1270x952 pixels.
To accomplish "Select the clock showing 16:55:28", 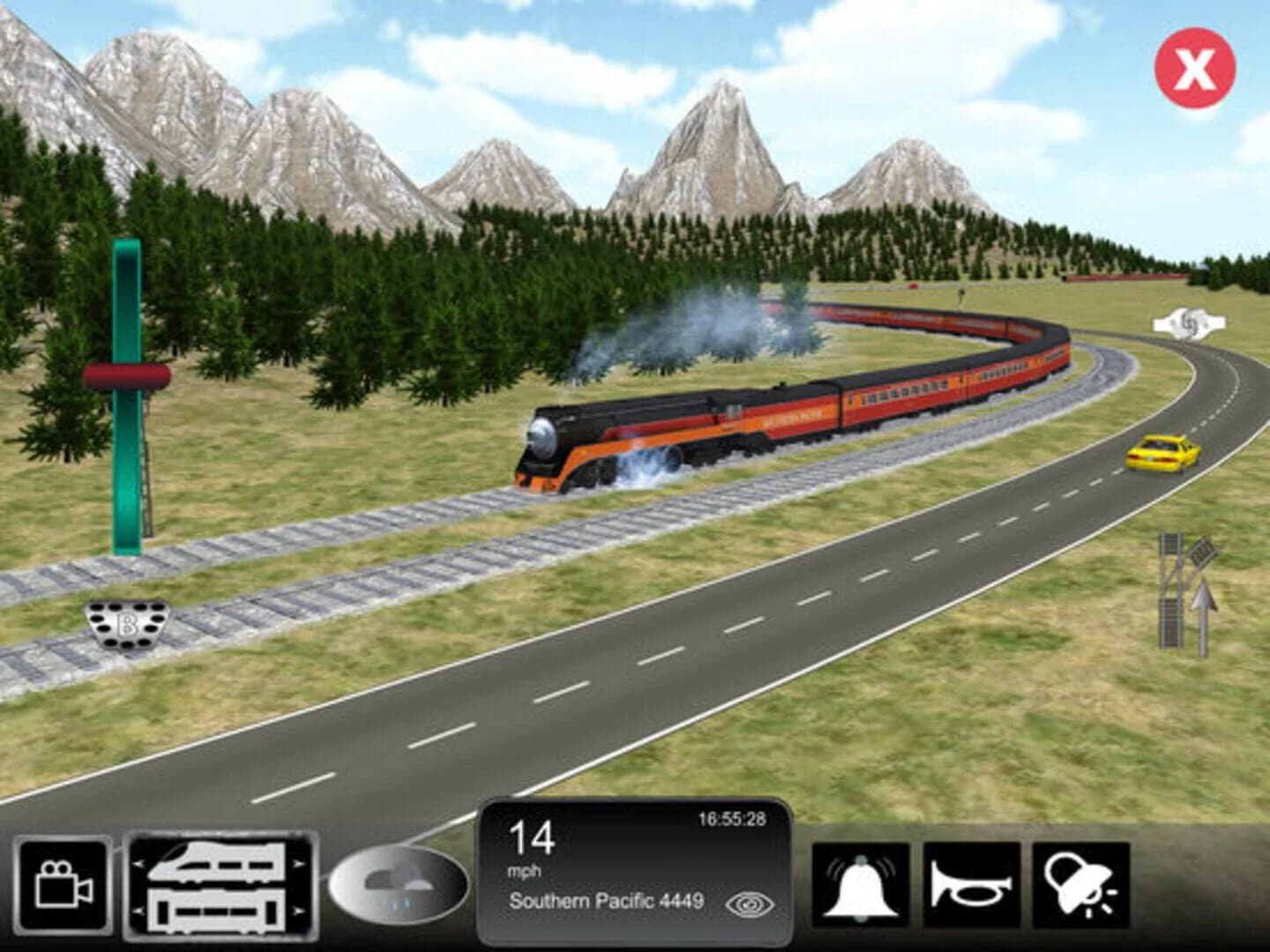I will 730,819.
